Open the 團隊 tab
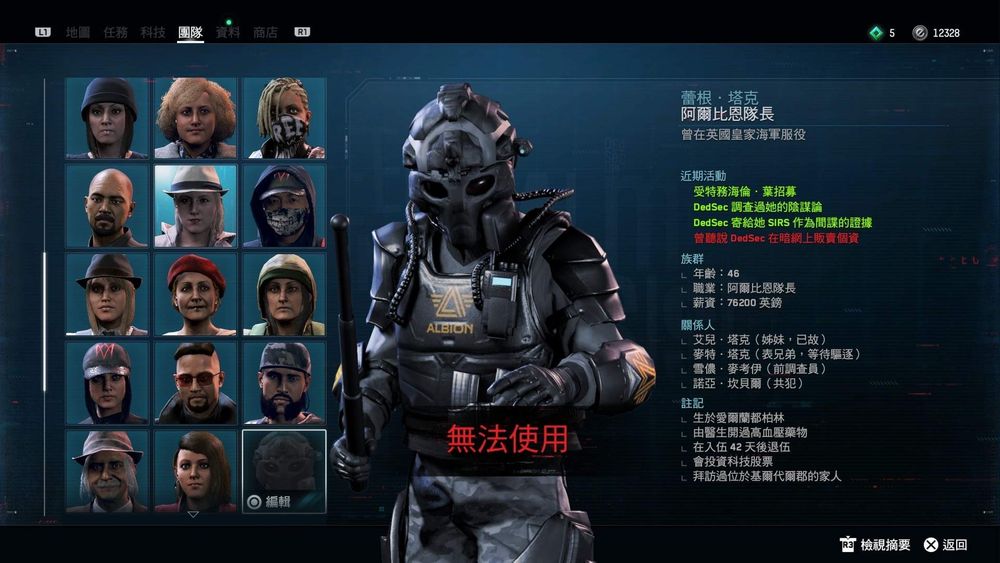1000x563 pixels. (190, 32)
